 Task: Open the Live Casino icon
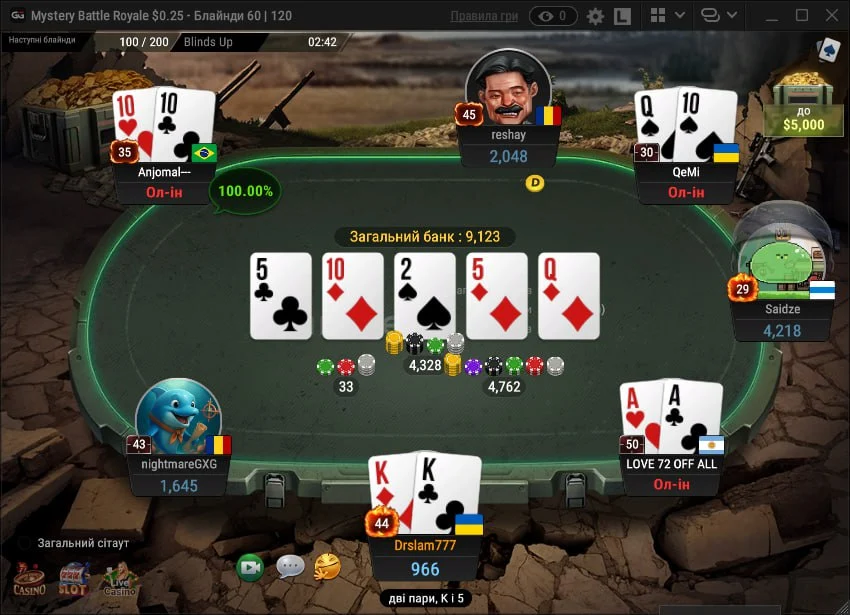[119, 579]
